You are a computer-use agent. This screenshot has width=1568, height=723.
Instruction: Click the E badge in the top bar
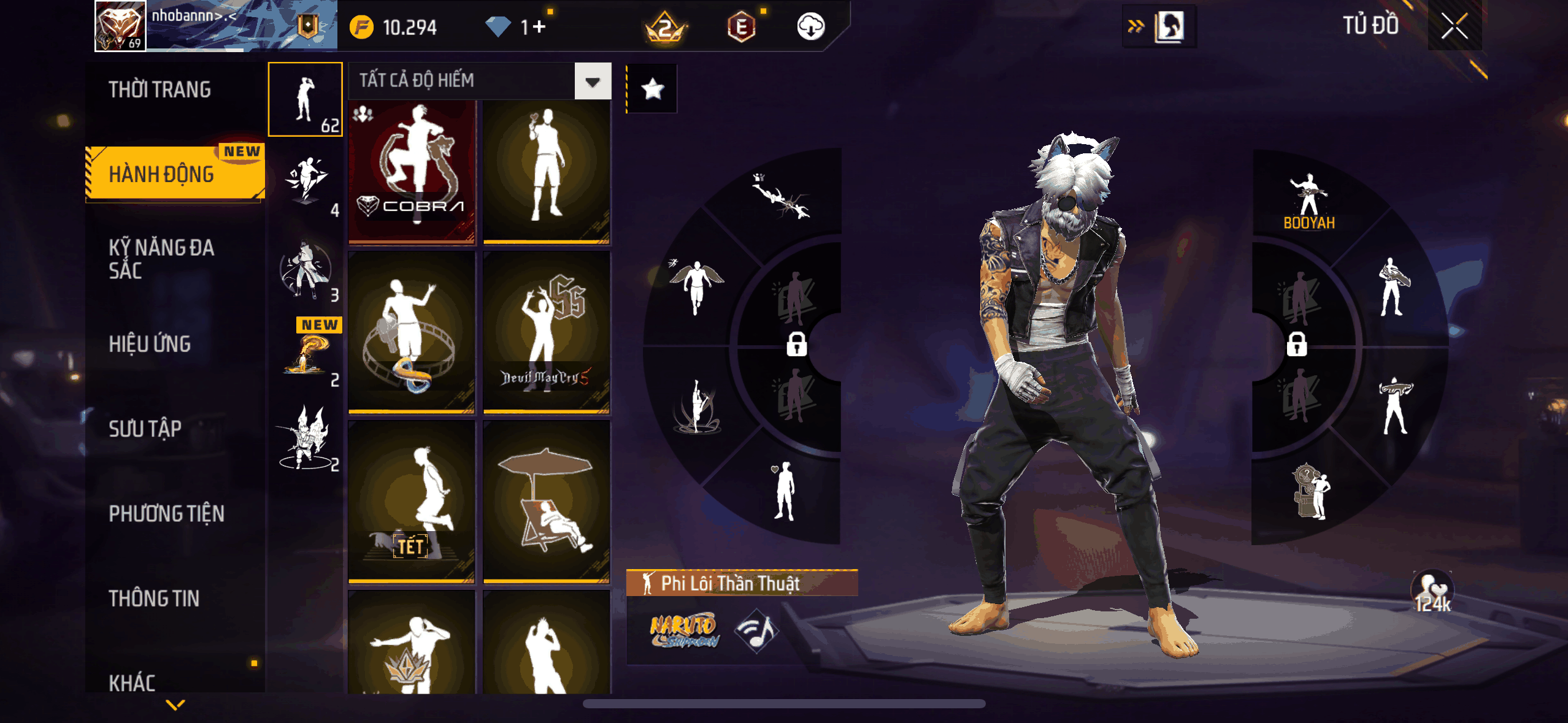click(742, 27)
